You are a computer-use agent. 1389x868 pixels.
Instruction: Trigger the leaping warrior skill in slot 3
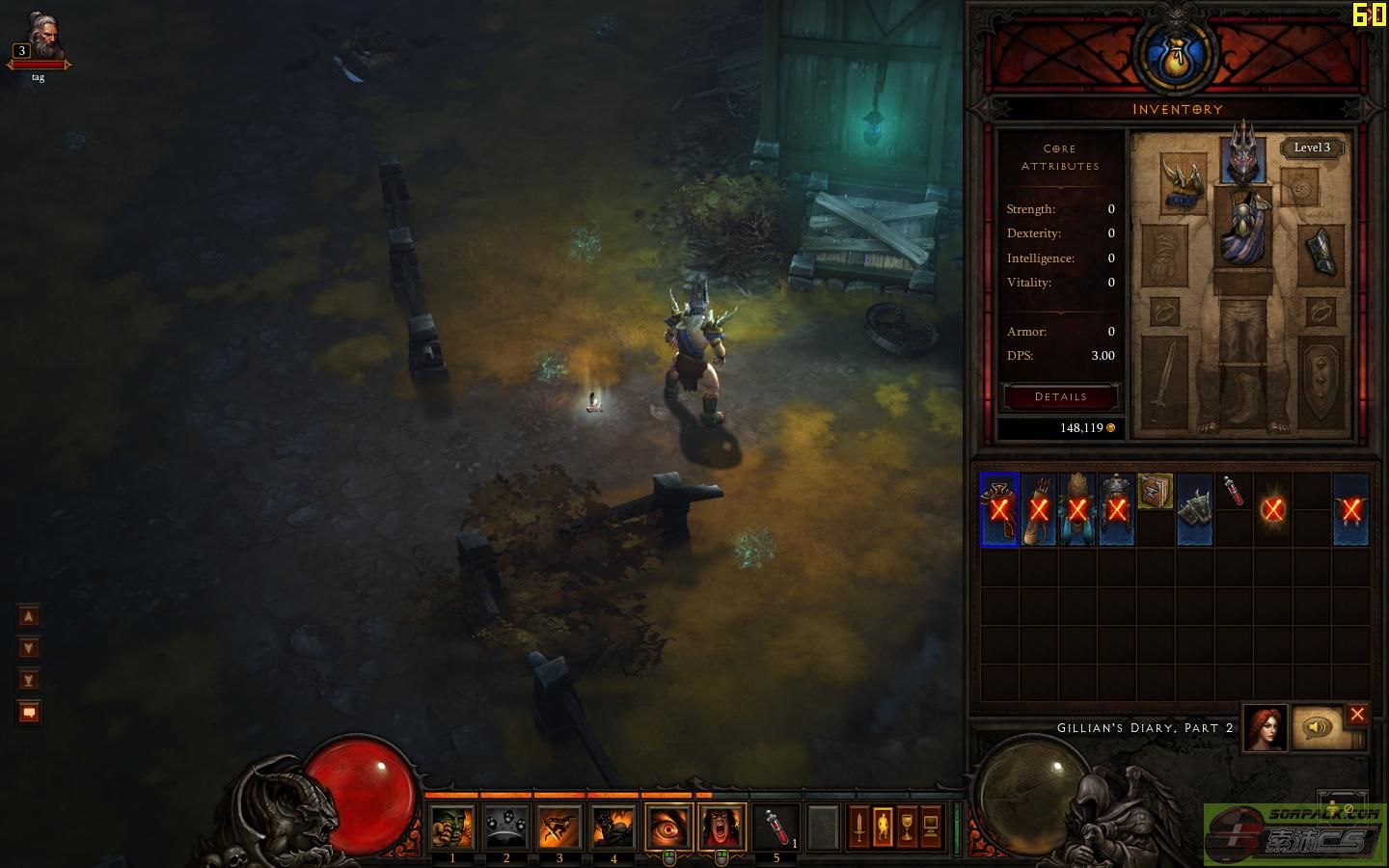(559, 827)
